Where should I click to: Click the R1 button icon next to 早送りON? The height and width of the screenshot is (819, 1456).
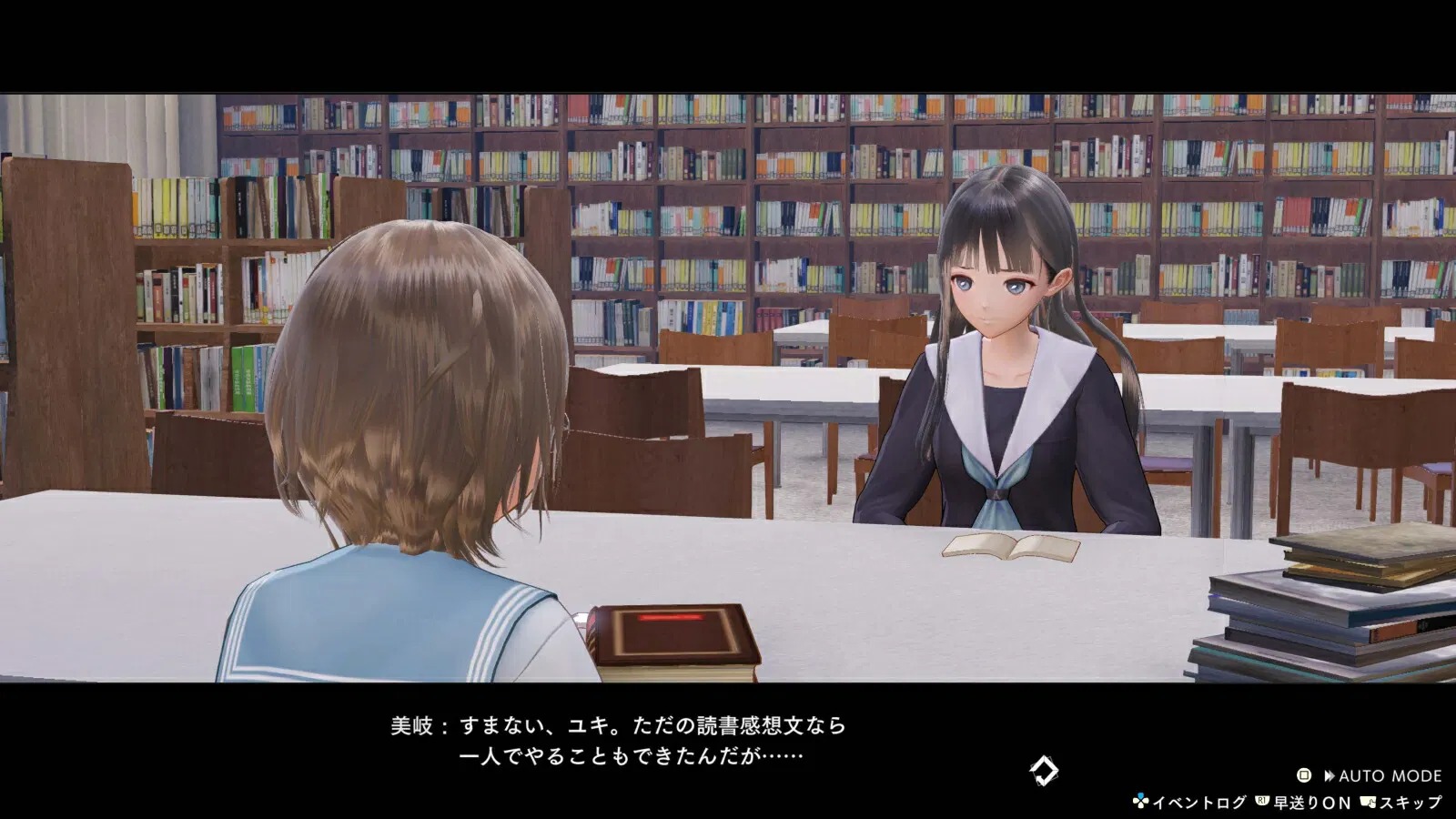(x=1262, y=800)
